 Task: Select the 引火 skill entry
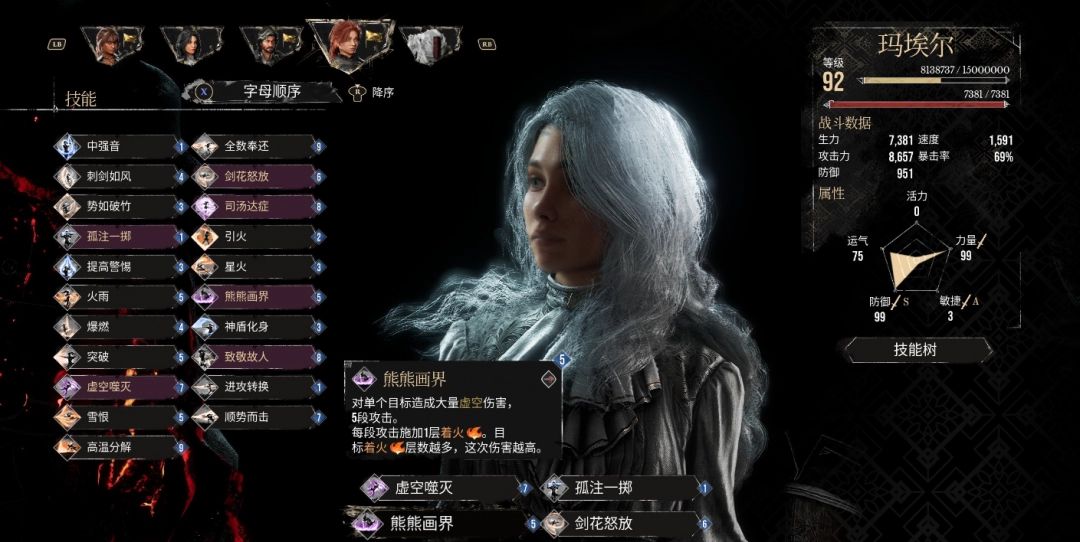coord(256,236)
